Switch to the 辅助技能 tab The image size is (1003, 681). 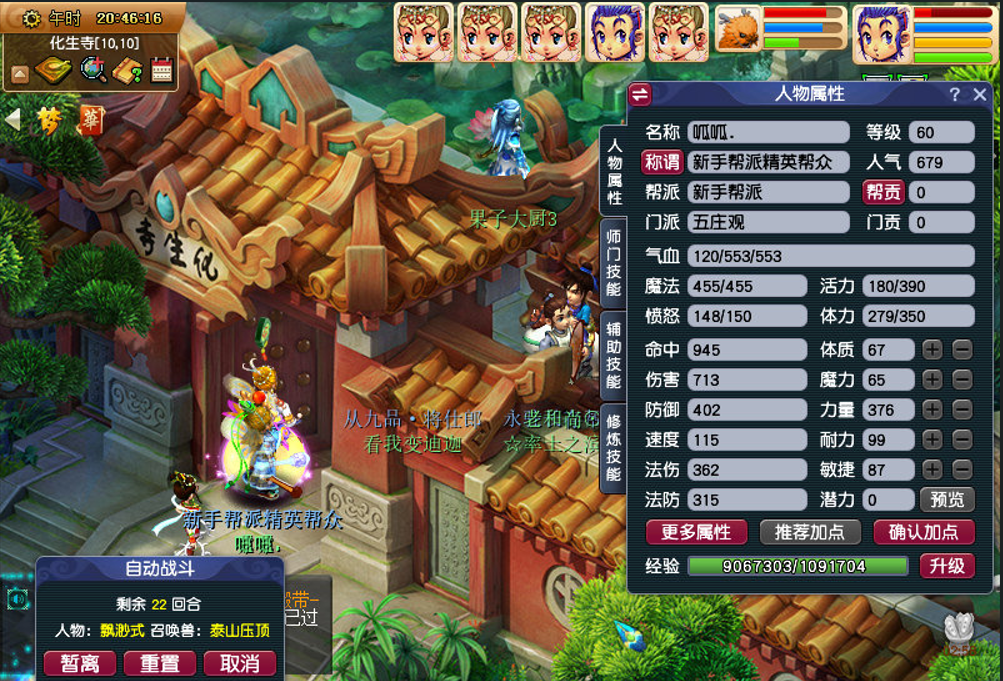pyautogui.click(x=613, y=354)
